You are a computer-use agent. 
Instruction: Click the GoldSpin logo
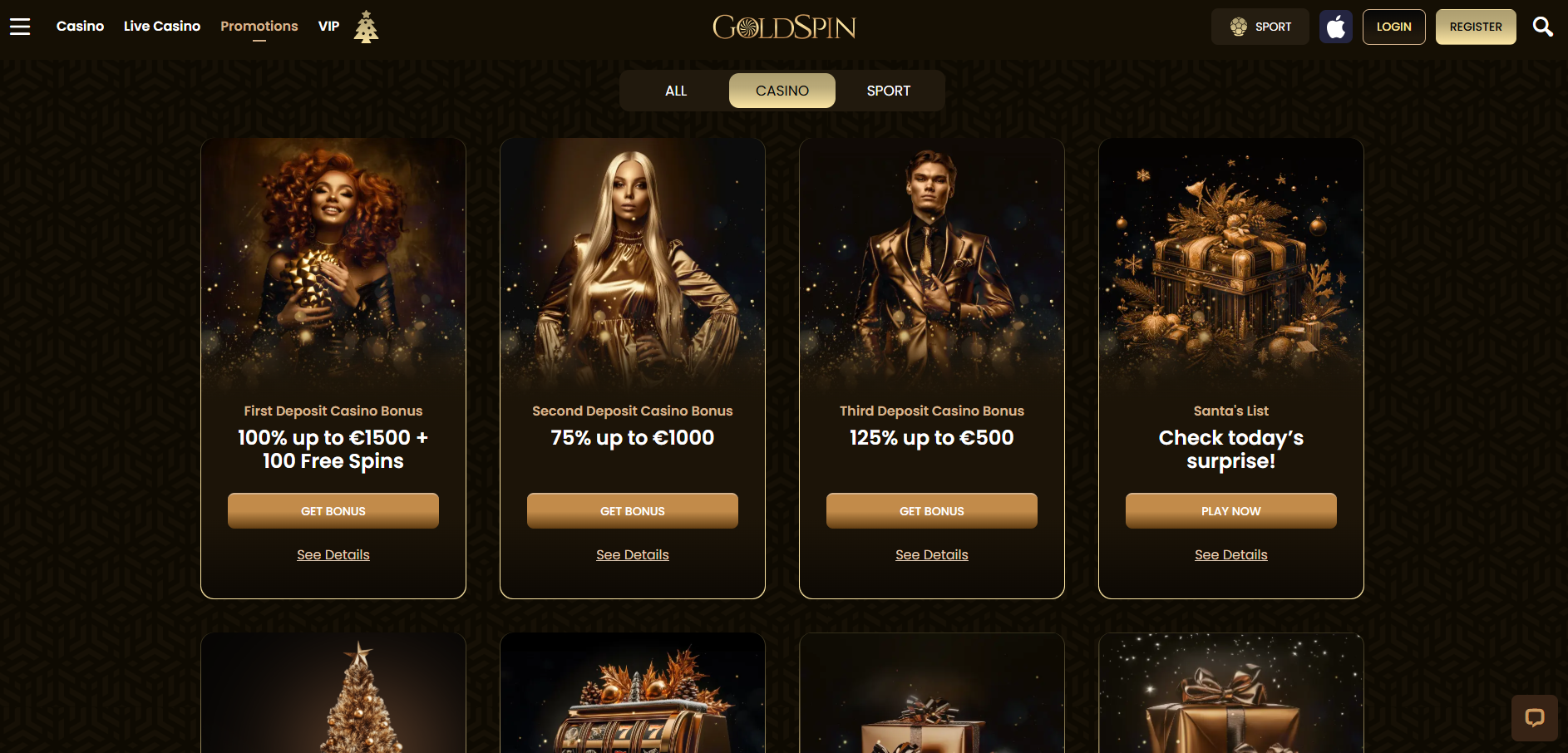[x=783, y=27]
